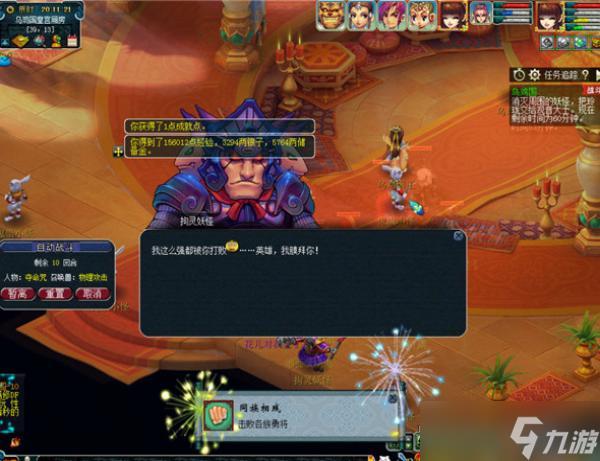
Task: Select the pink-haired pet portrait
Action: click(x=480, y=14)
